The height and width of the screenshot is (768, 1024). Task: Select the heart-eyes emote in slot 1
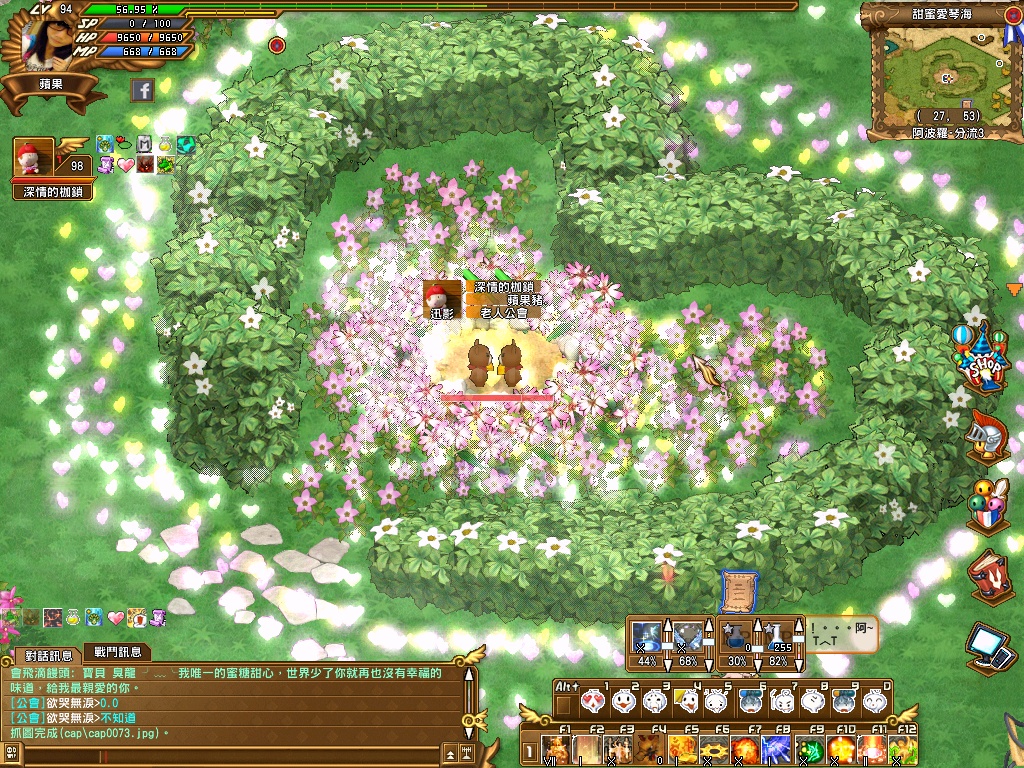pos(593,702)
